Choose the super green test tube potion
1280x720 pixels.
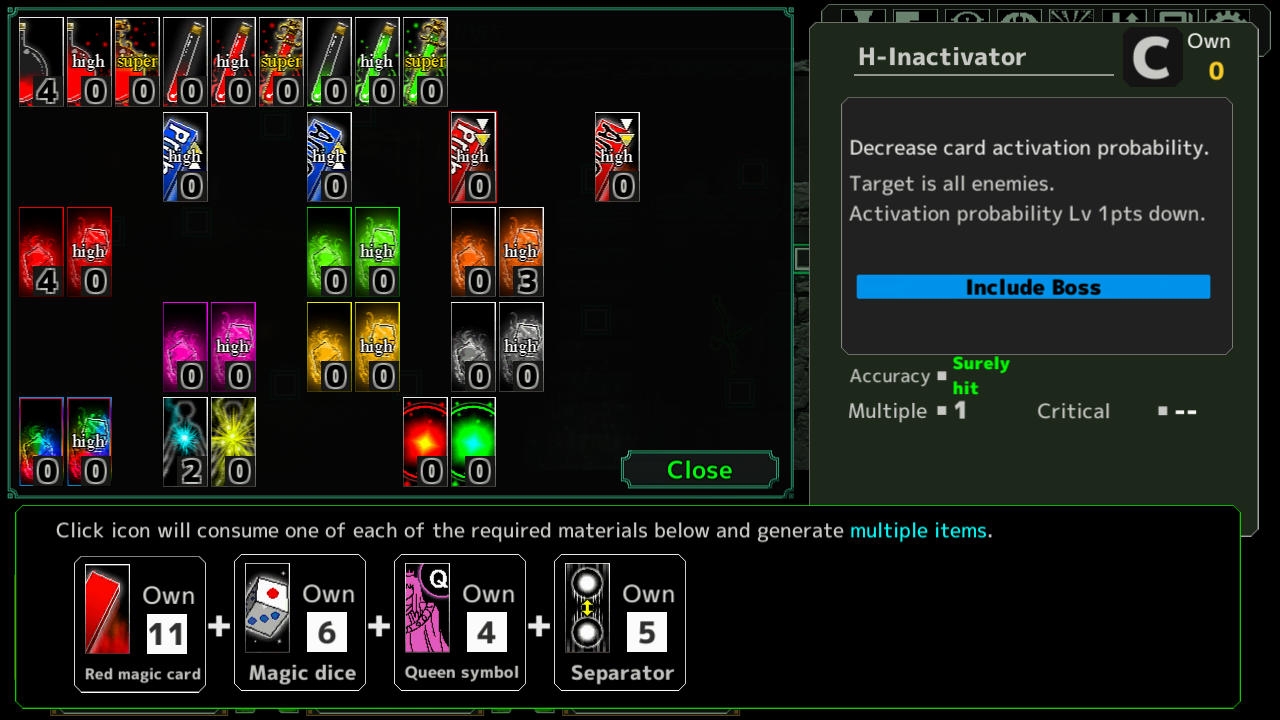tap(425, 62)
